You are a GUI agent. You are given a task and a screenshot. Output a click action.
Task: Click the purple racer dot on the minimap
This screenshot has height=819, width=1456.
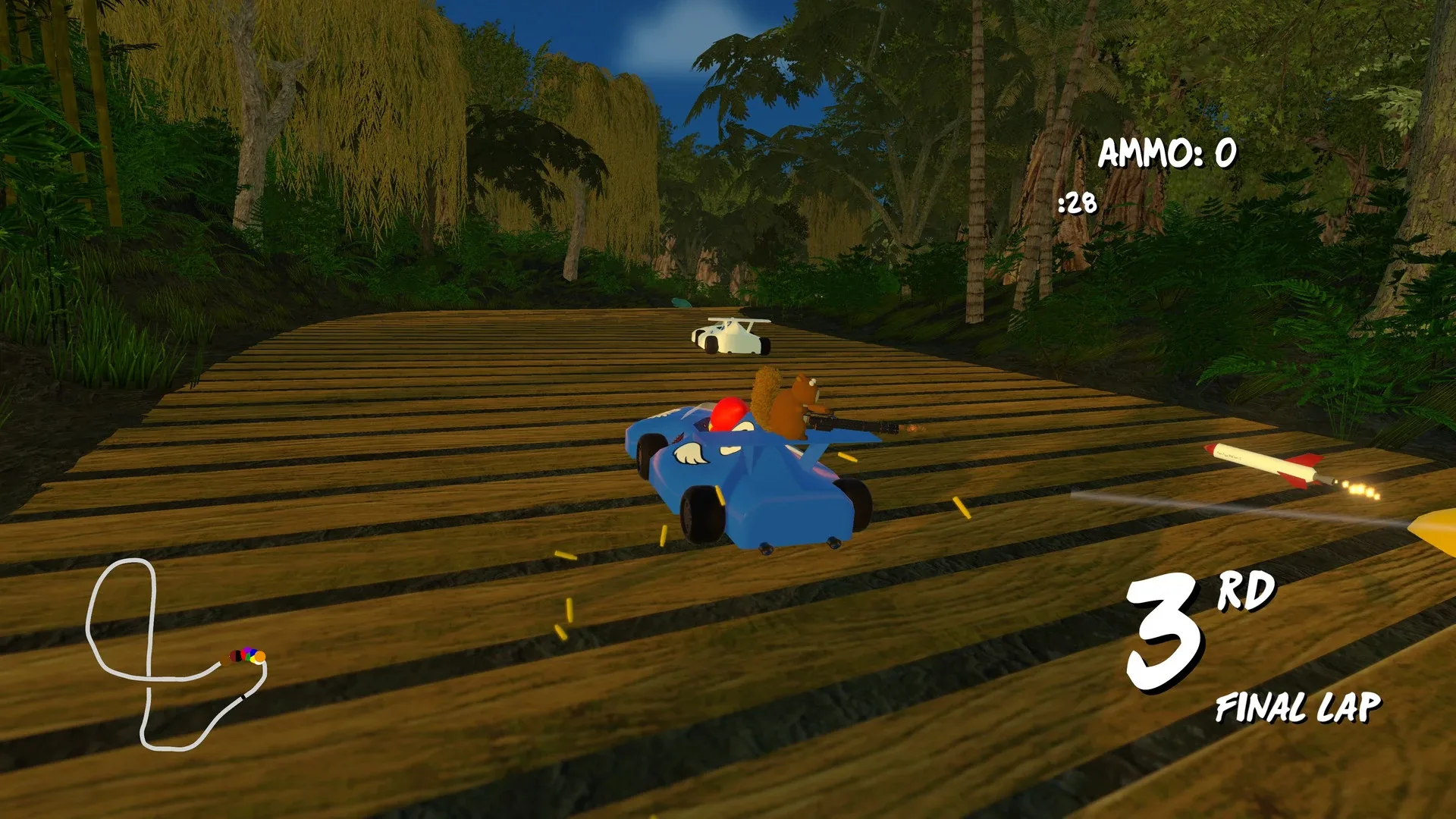click(x=246, y=650)
